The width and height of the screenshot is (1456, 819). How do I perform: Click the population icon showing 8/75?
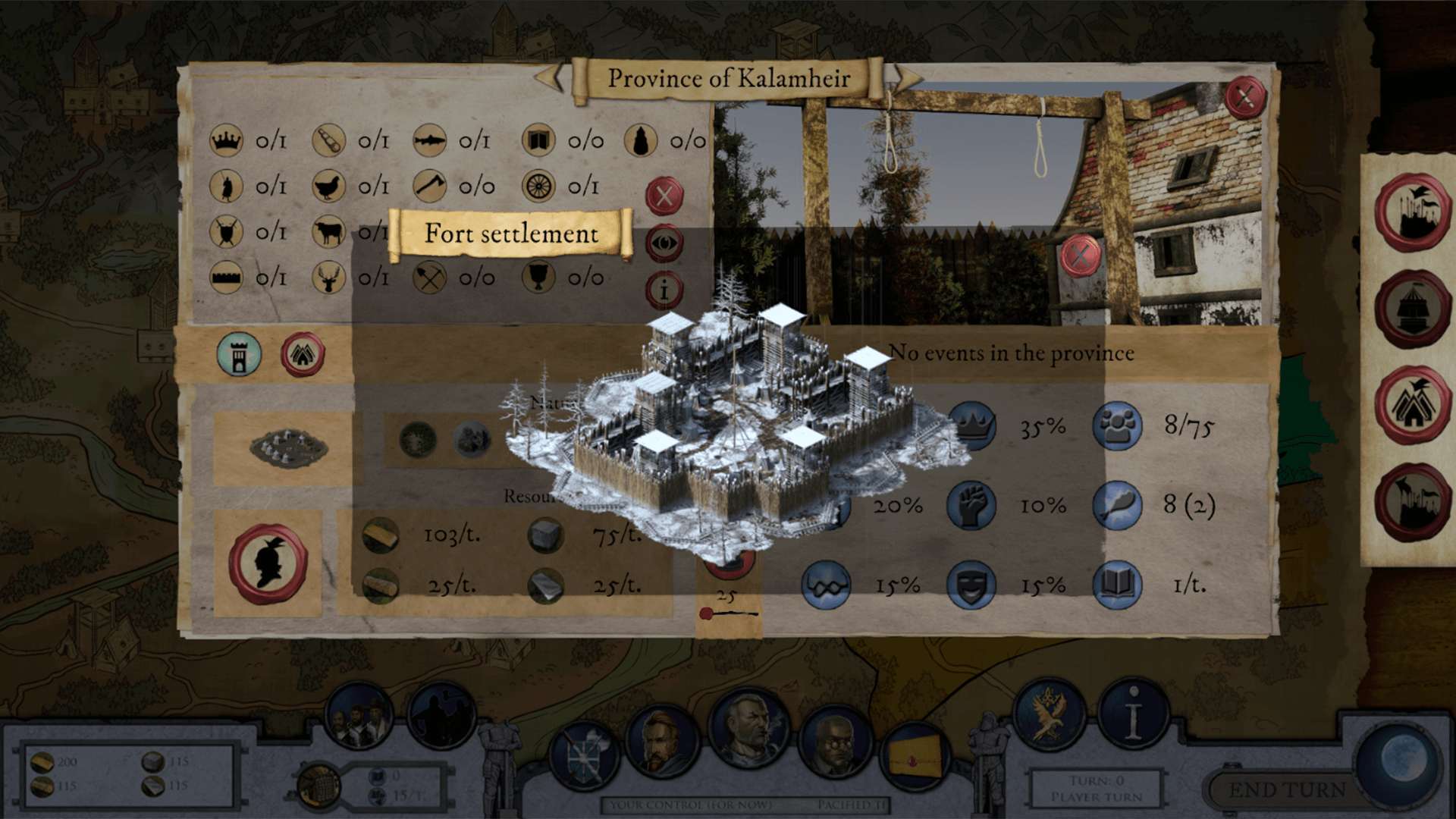click(1116, 426)
